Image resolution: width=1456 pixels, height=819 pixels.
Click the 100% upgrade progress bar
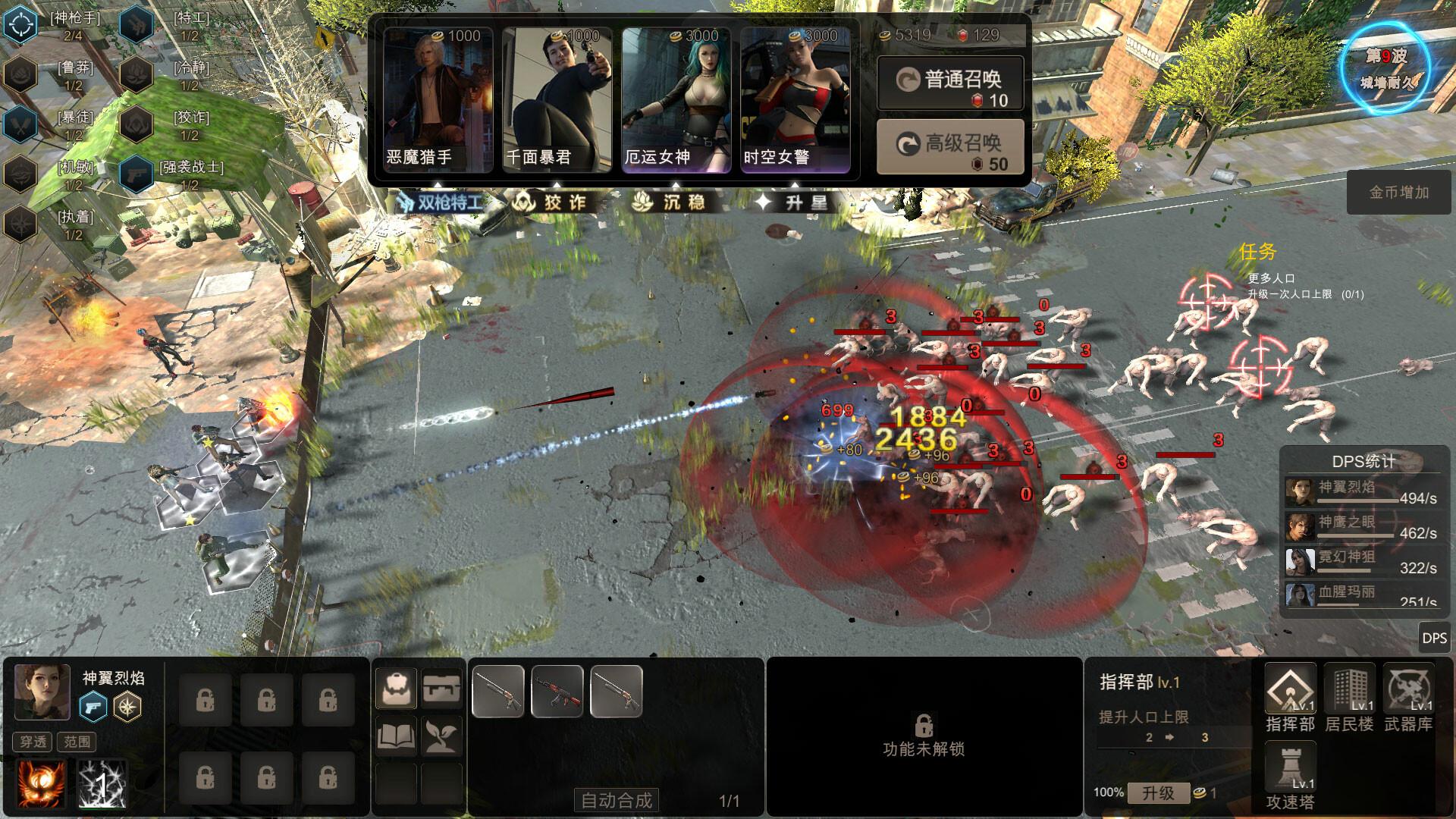pyautogui.click(x=1107, y=792)
